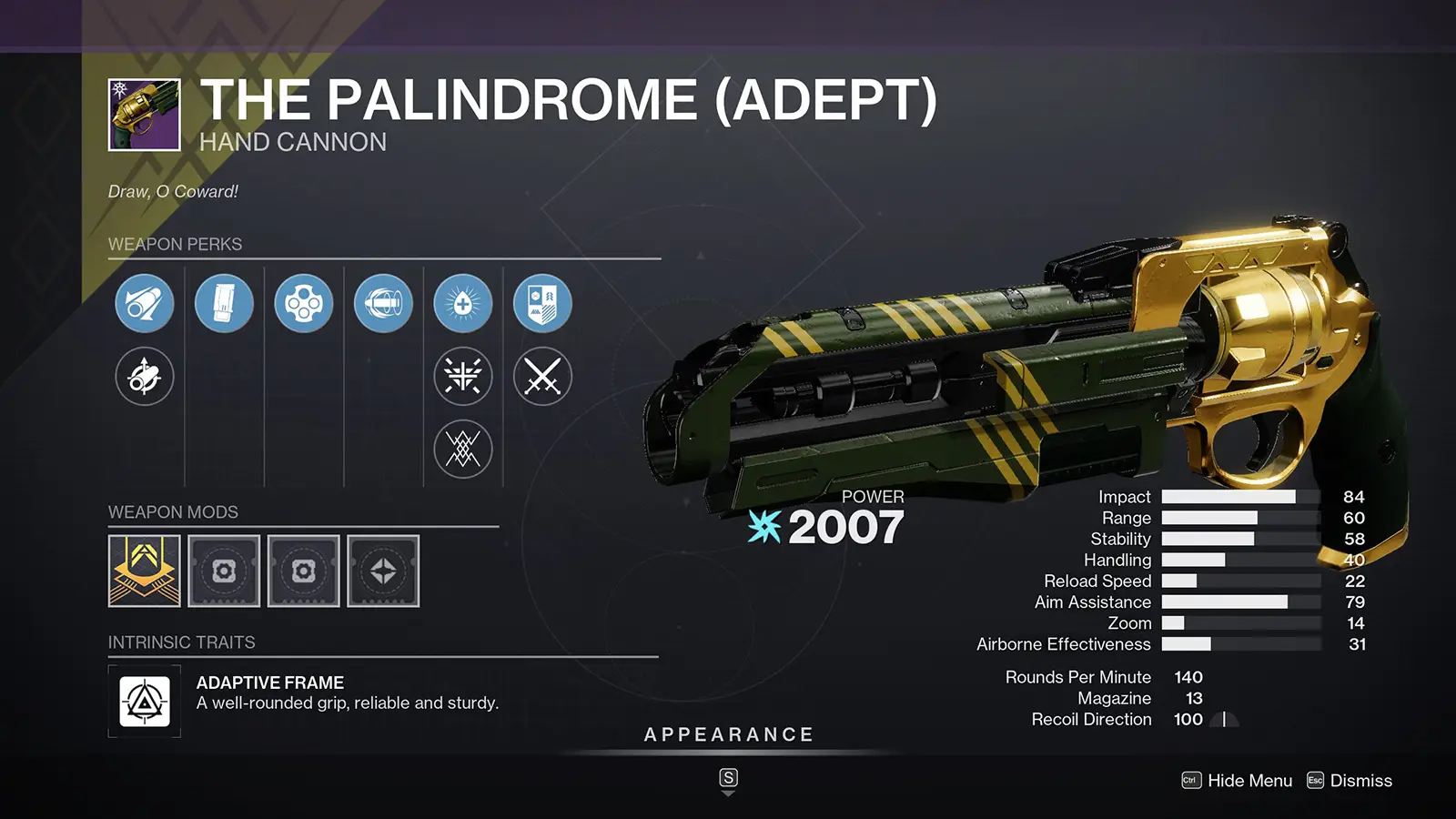1456x819 pixels.
Task: Select the healing trait perk icon
Action: (x=464, y=303)
